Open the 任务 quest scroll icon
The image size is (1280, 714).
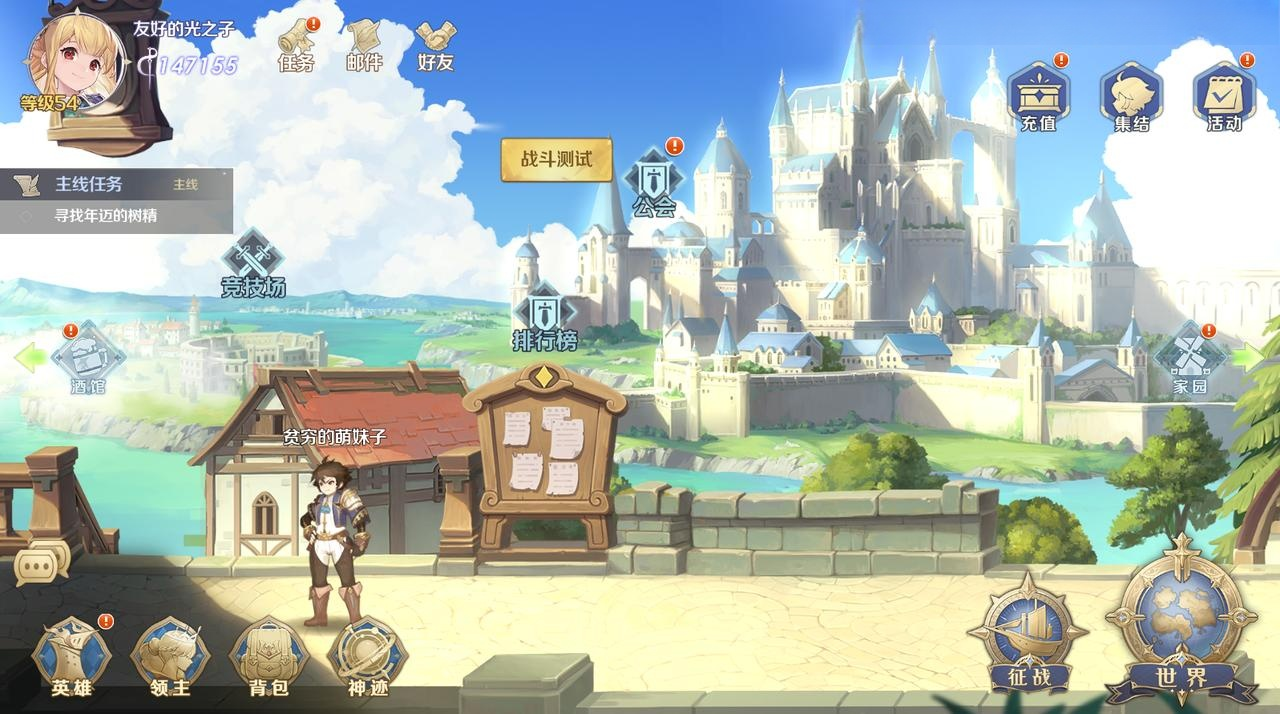point(296,44)
